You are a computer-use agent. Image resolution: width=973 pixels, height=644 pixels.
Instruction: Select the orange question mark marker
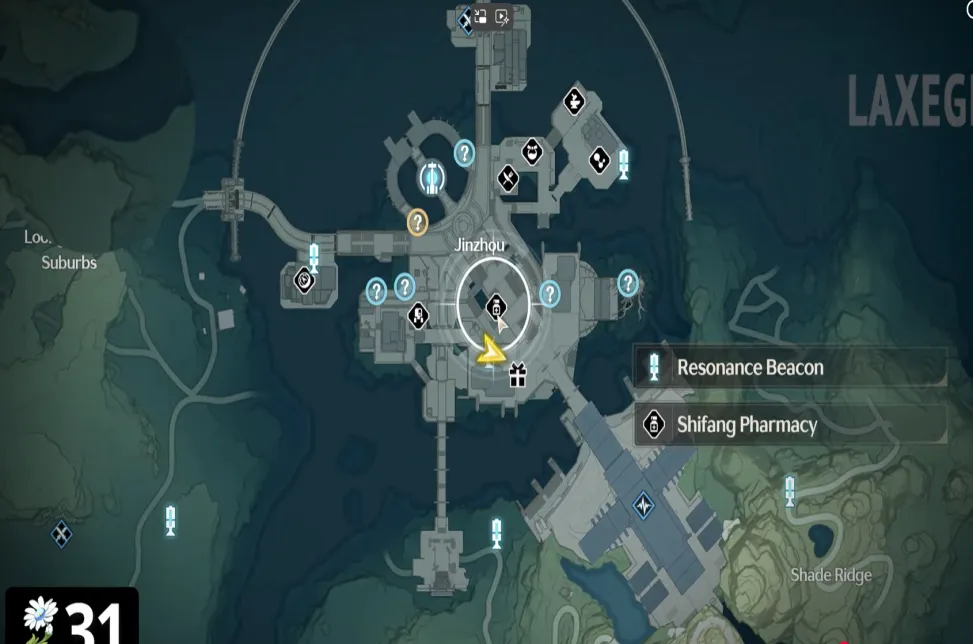(417, 221)
